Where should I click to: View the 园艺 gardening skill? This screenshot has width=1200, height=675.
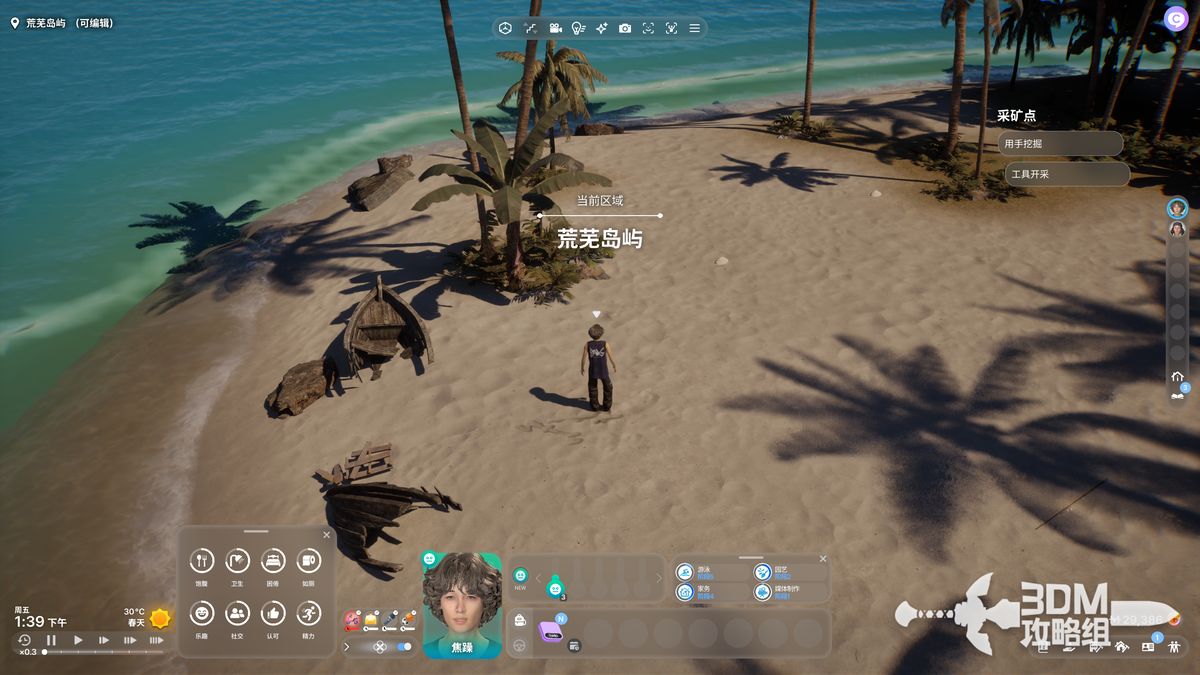tap(763, 572)
